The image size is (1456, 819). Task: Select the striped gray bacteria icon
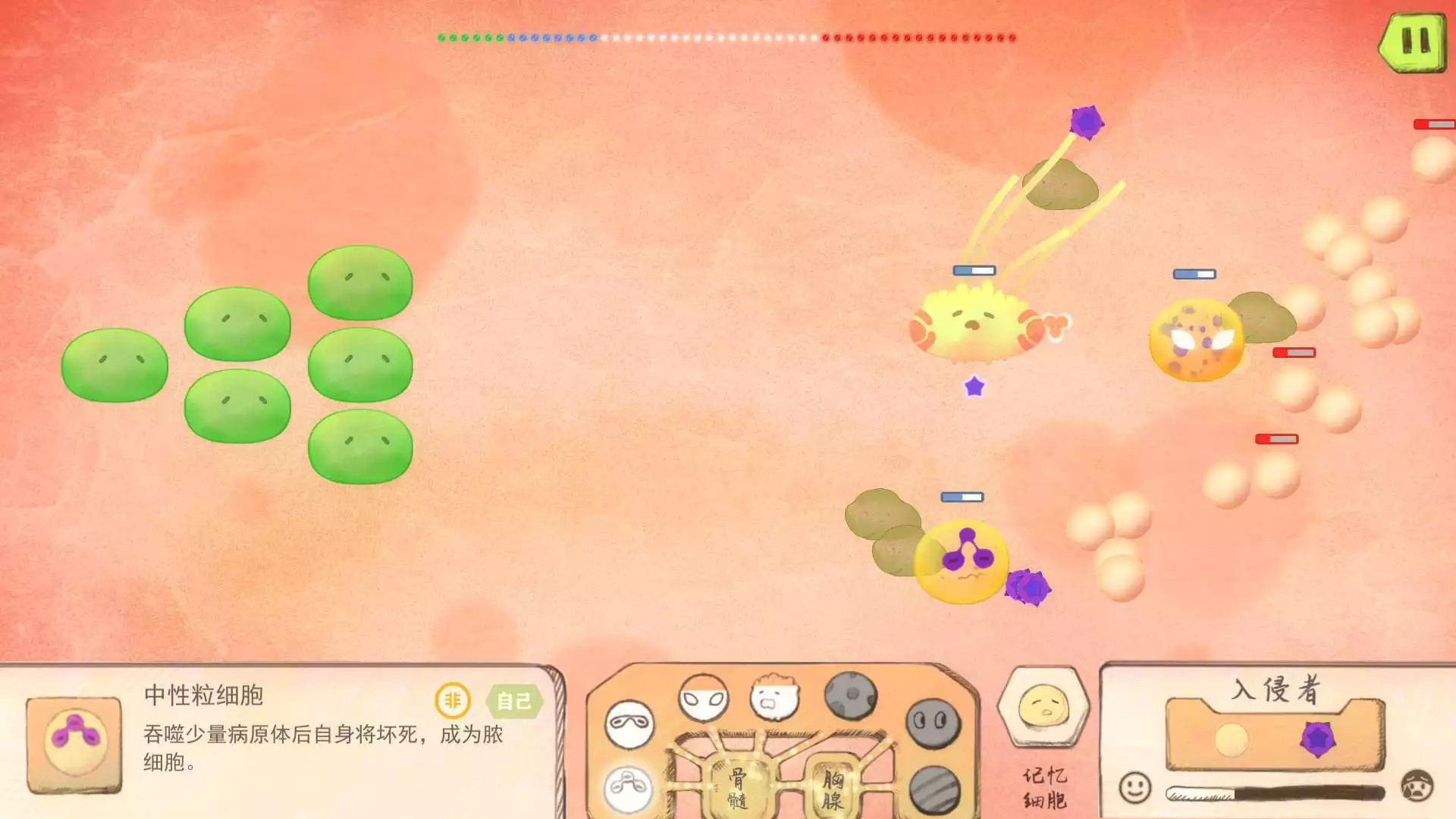934,789
